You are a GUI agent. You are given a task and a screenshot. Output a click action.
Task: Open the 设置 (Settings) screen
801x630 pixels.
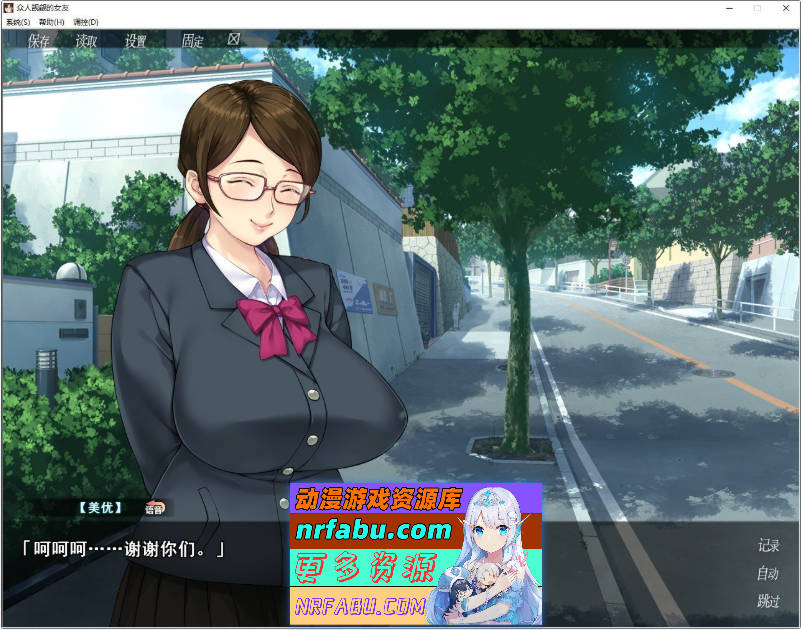(136, 41)
